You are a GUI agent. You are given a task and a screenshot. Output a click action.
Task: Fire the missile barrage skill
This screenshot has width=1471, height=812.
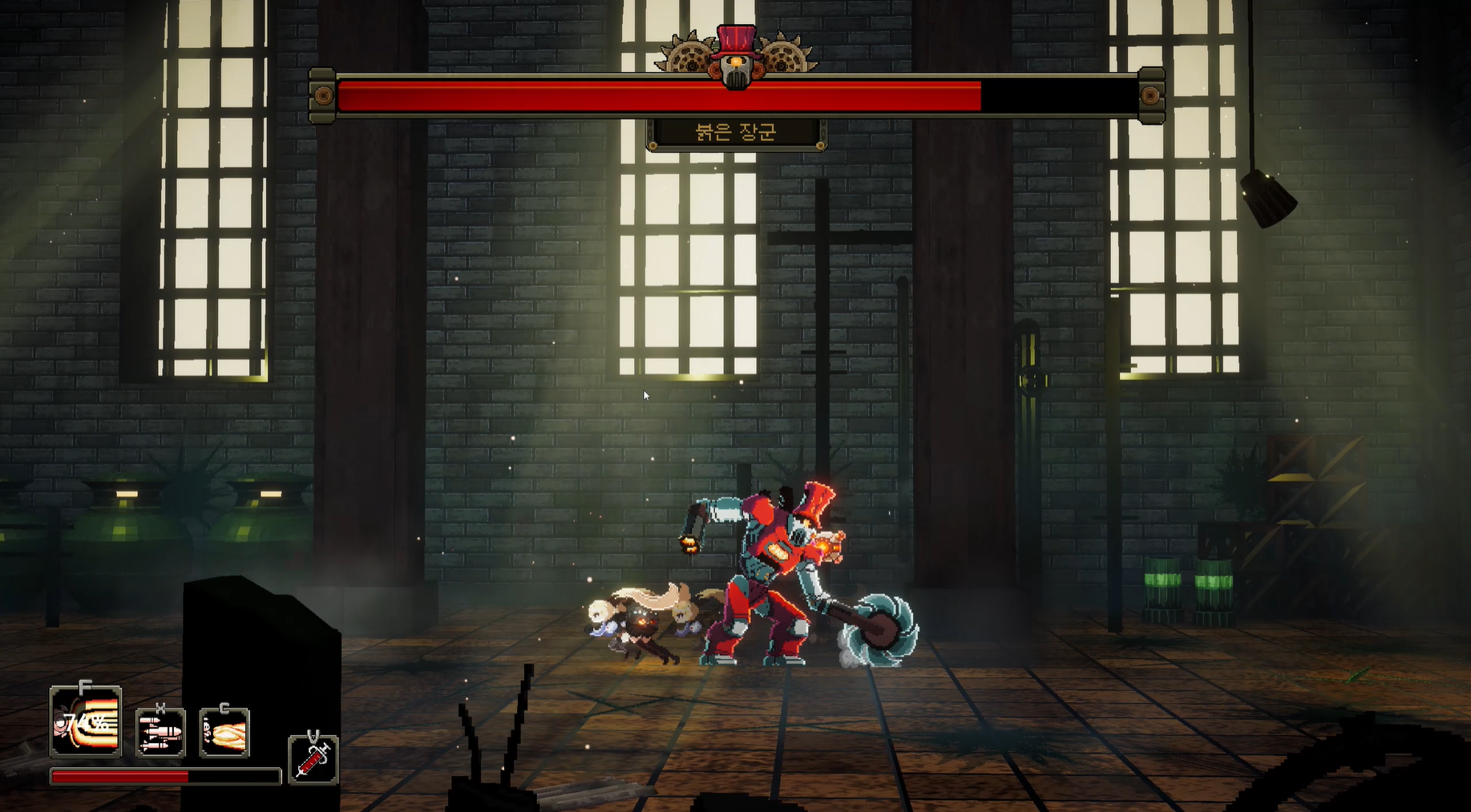(x=160, y=733)
